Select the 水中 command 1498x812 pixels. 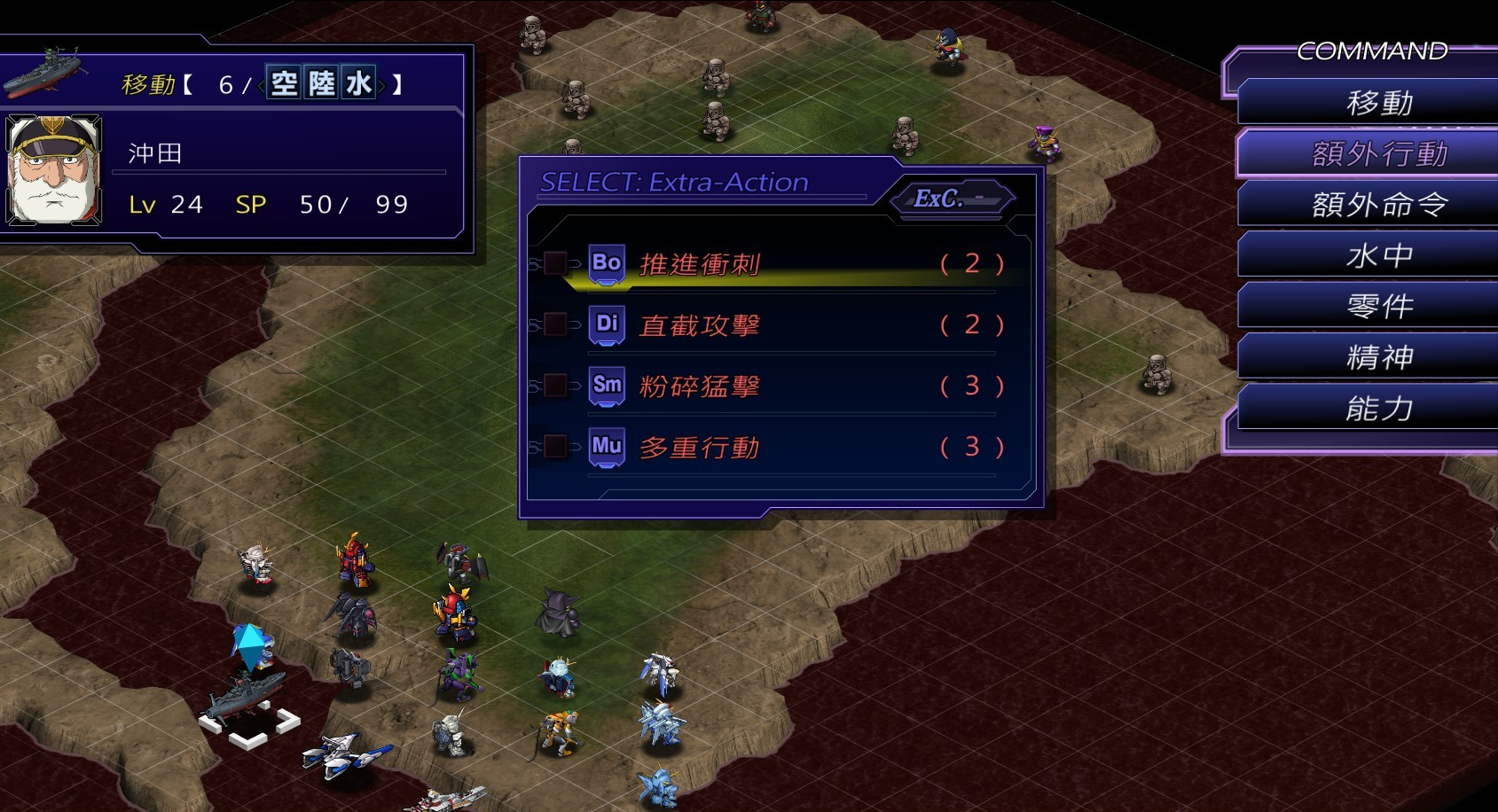tap(1378, 256)
